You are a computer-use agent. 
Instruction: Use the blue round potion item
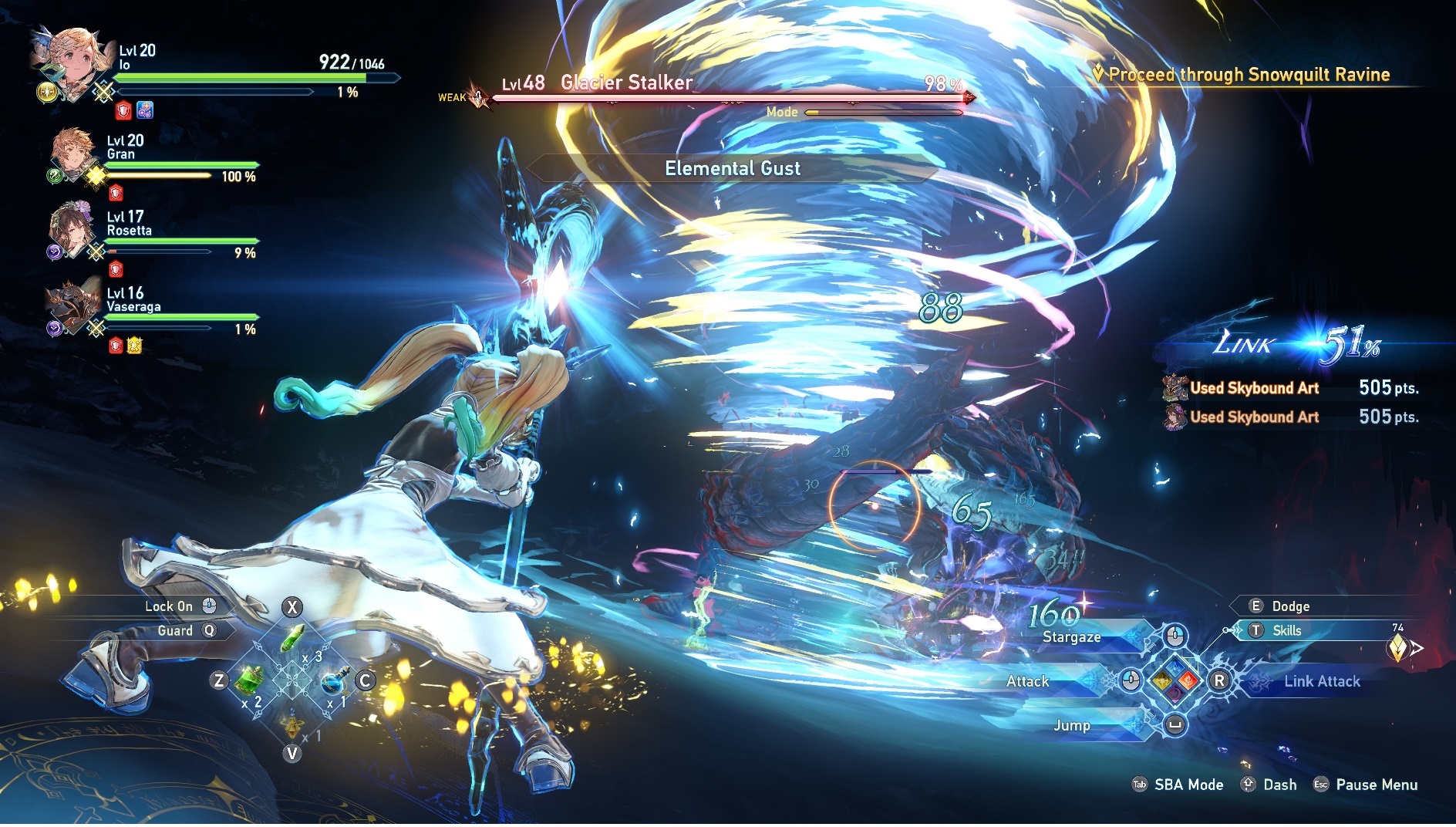pyautogui.click(x=334, y=681)
